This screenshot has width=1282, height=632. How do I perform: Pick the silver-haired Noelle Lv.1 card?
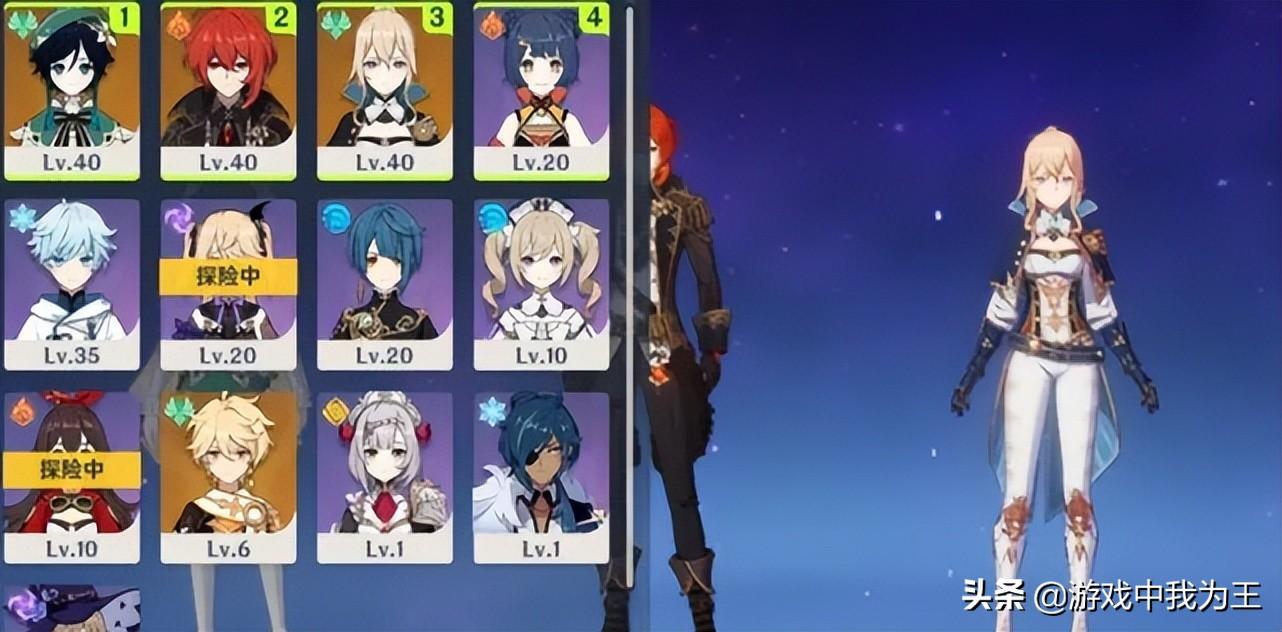[x=385, y=477]
